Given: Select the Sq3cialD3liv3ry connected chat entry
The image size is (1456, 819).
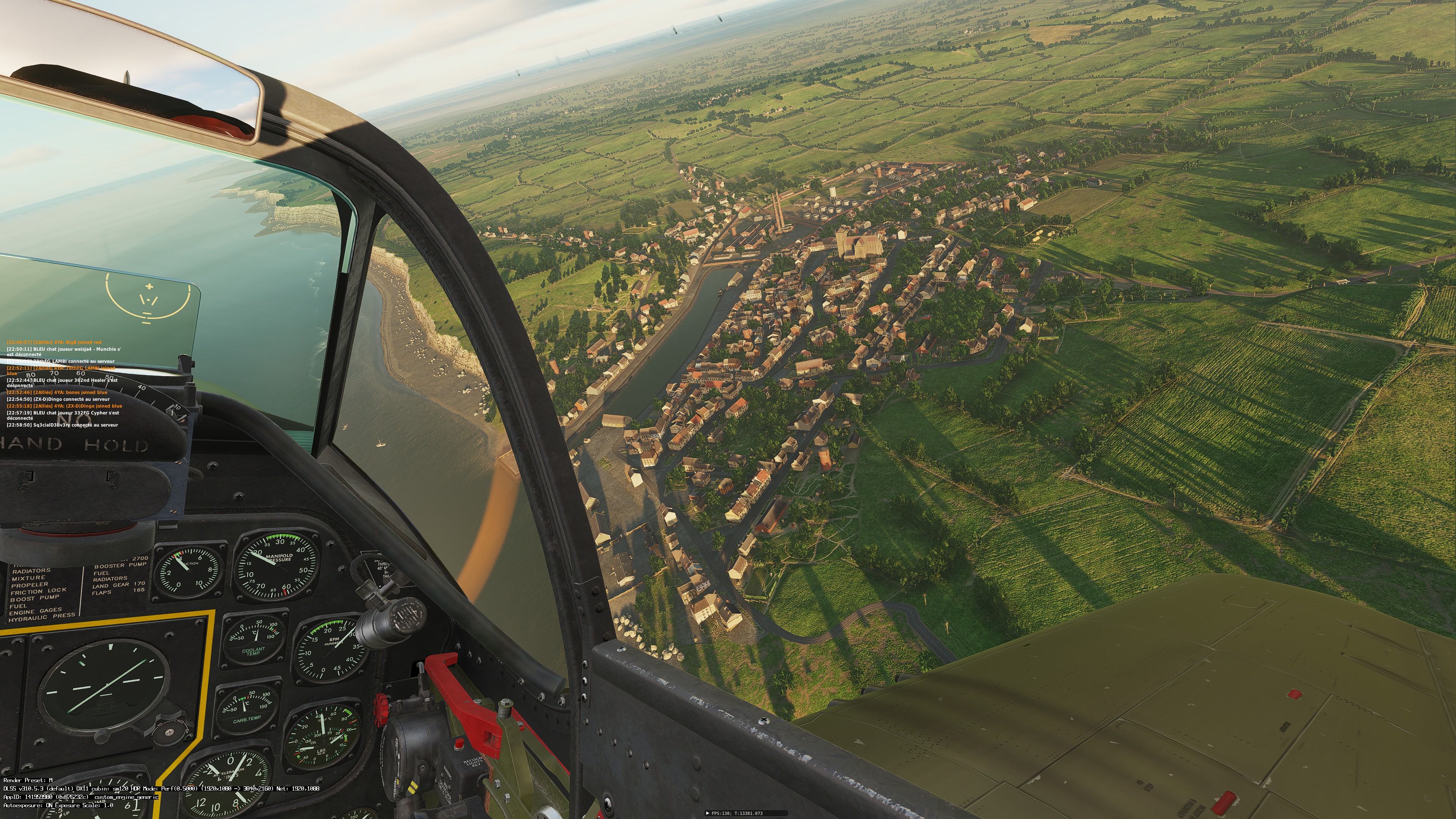Looking at the screenshot, I should point(62,425).
